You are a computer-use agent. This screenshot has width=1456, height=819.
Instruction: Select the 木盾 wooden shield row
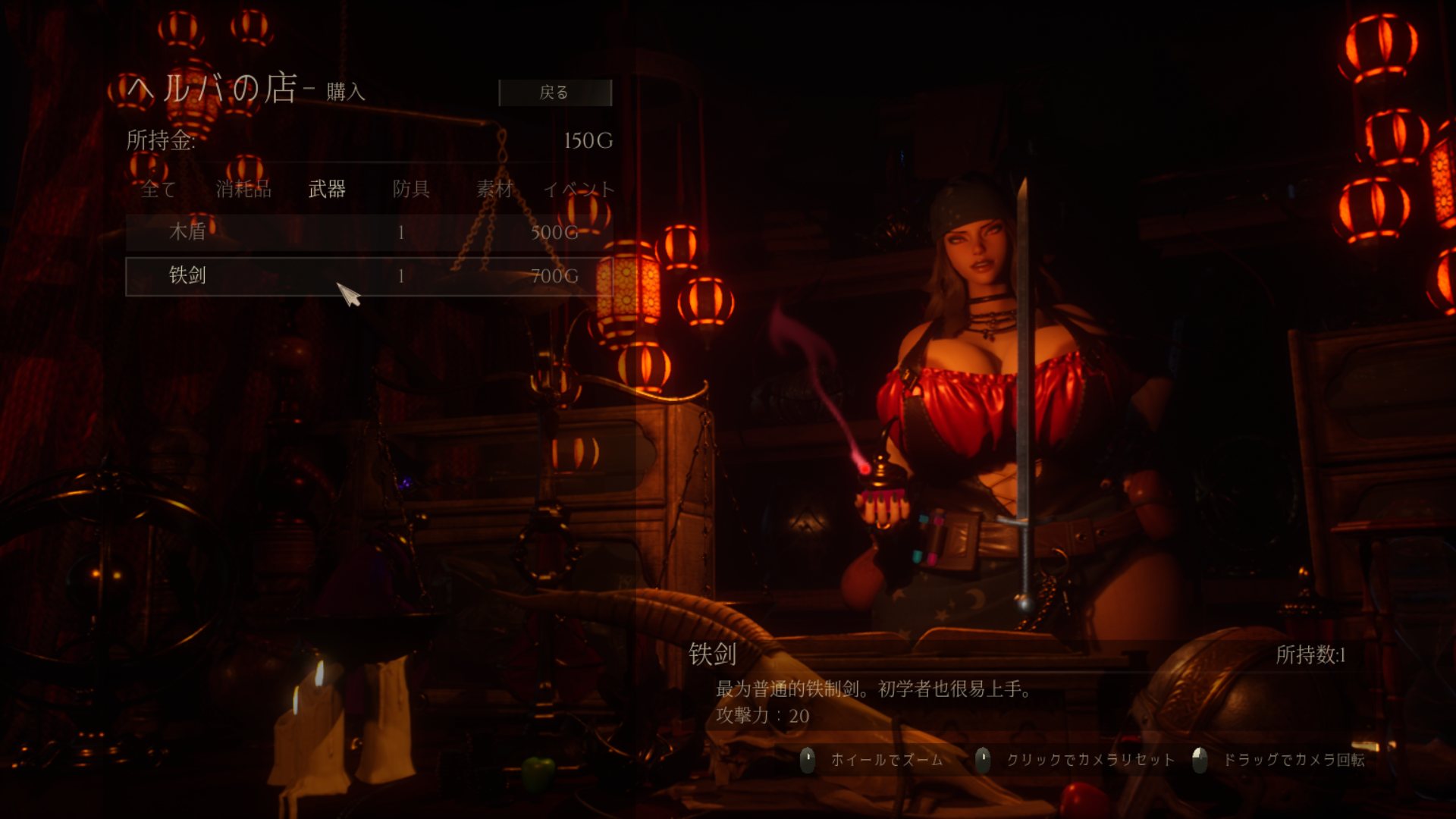[x=369, y=232]
